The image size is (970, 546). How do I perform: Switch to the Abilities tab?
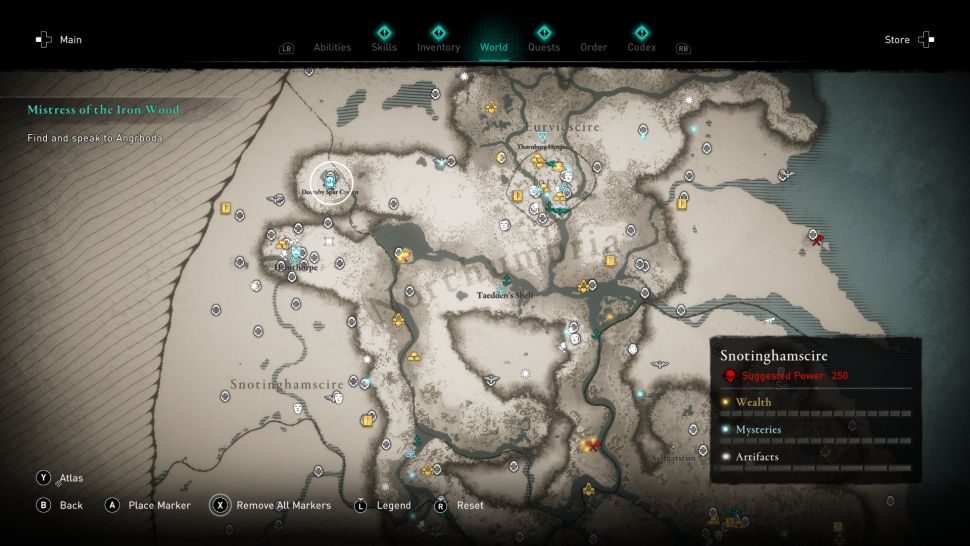click(332, 47)
